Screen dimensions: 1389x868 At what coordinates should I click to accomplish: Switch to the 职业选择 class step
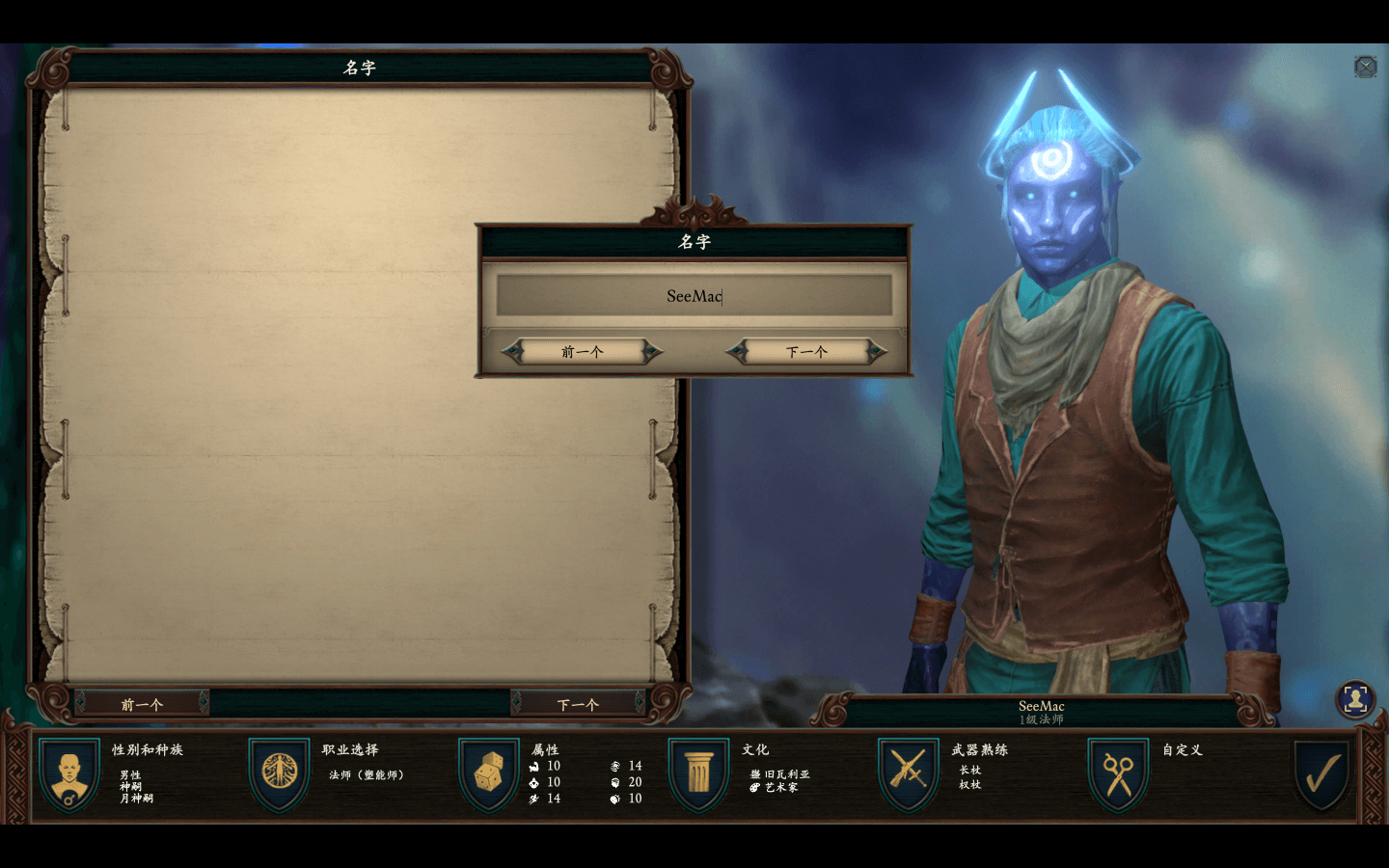280,773
